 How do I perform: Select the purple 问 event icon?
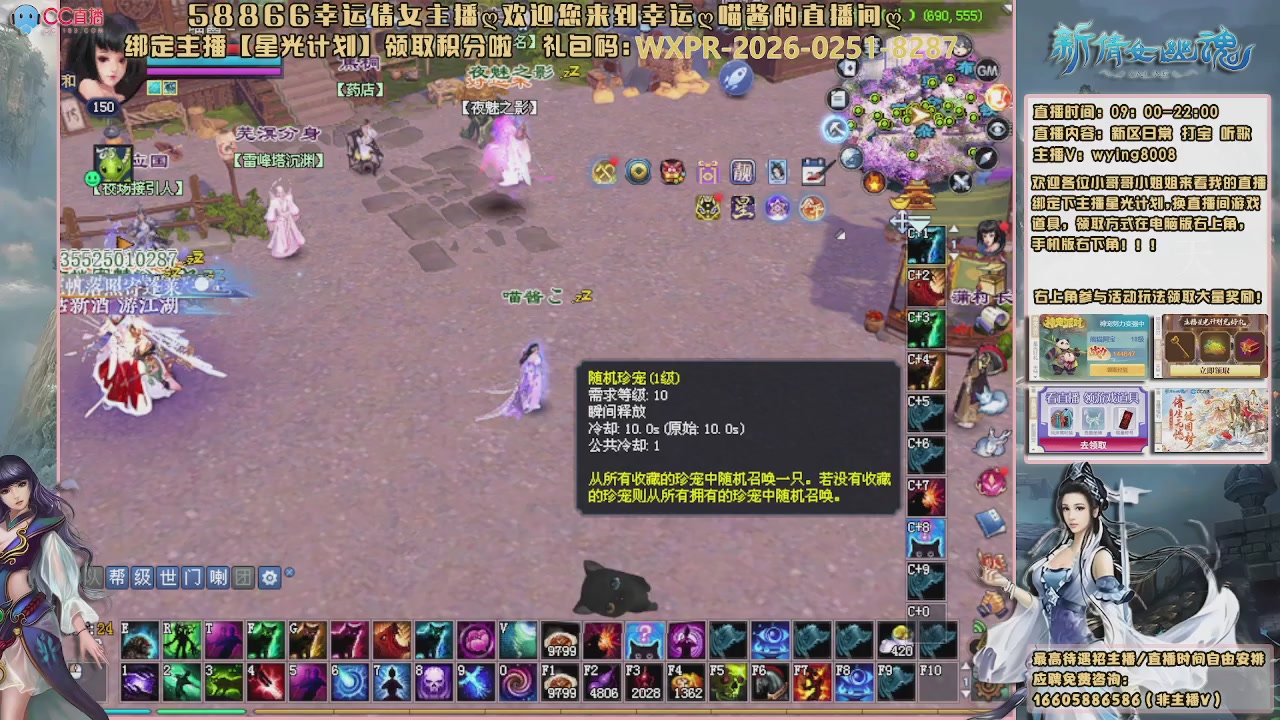pos(708,172)
